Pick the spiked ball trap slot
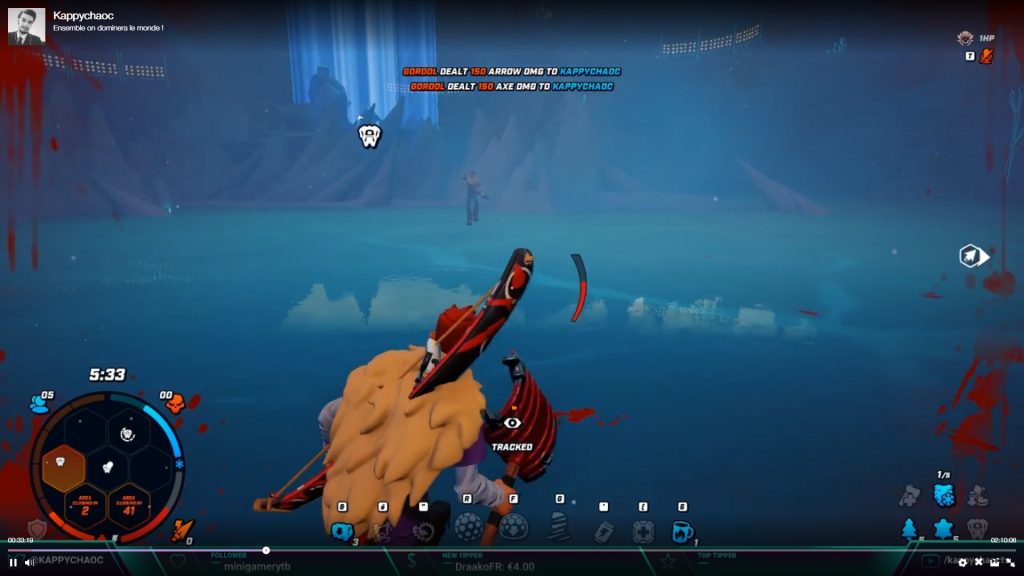Screen dimensions: 1024x576 coord(468,526)
